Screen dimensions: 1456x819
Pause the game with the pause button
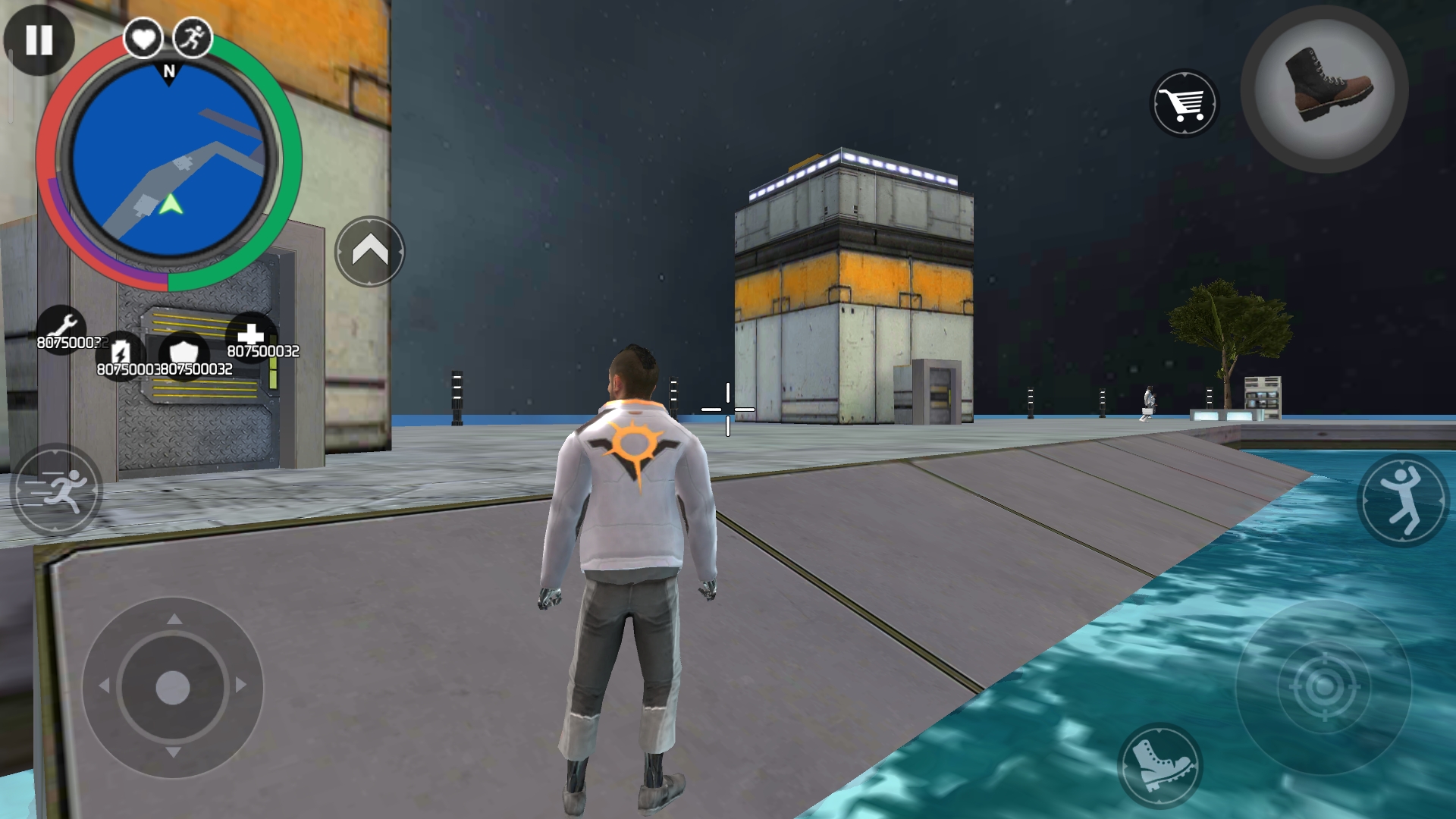[39, 39]
